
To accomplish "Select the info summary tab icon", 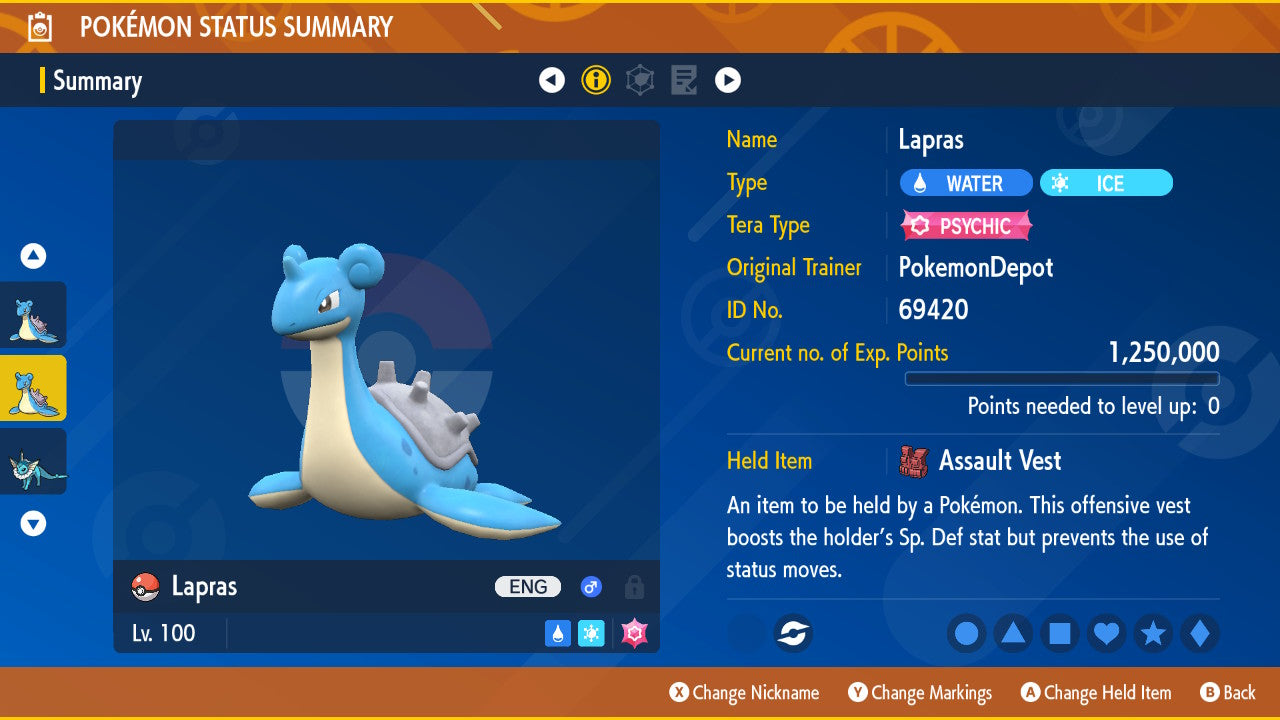I will pyautogui.click(x=596, y=80).
